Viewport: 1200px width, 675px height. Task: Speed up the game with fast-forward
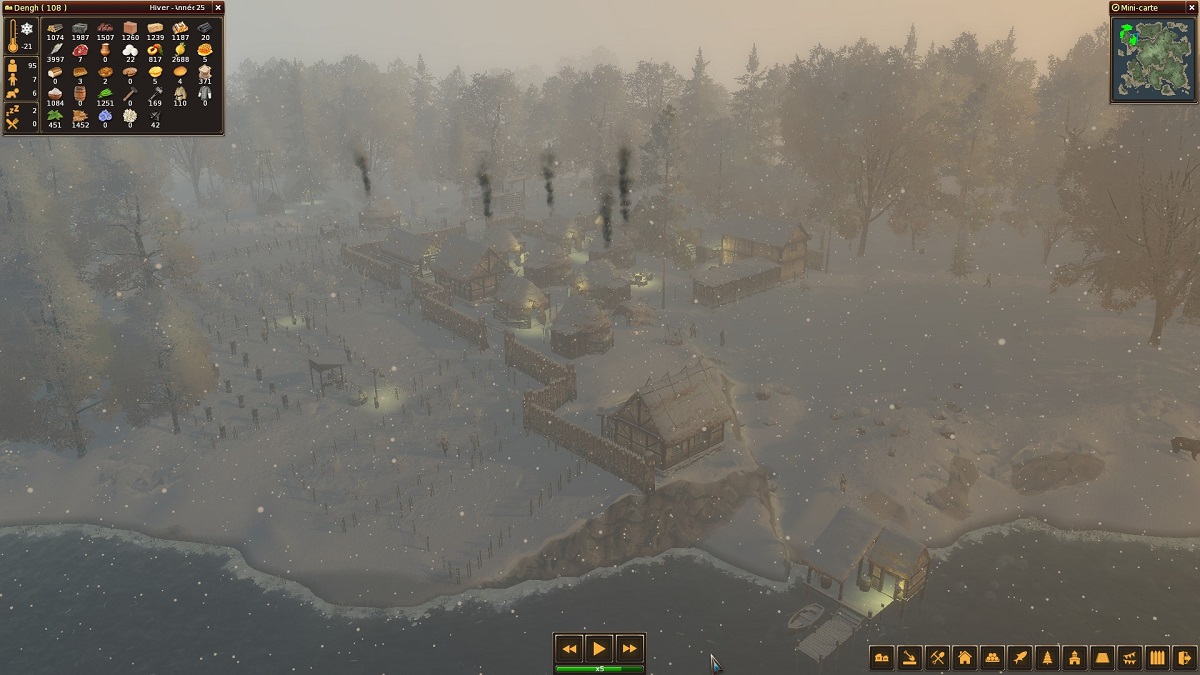pos(629,649)
